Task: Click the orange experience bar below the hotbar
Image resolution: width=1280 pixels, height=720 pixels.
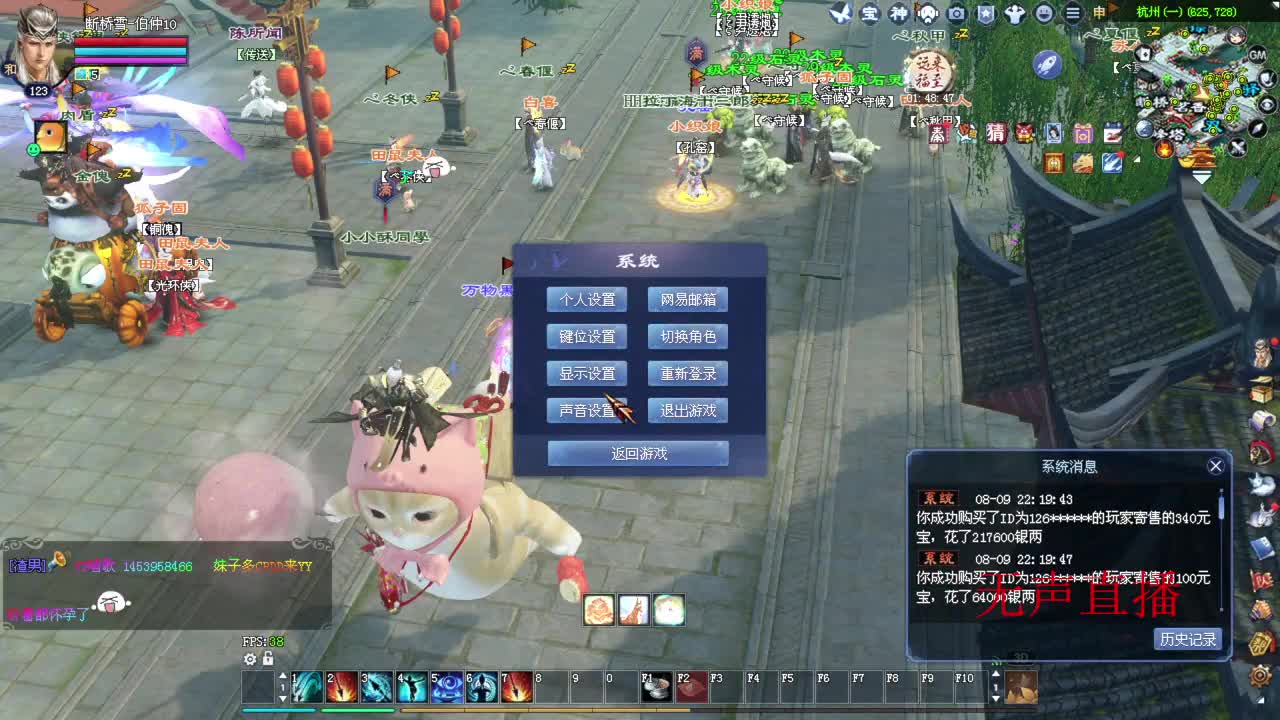Action: [x=545, y=711]
